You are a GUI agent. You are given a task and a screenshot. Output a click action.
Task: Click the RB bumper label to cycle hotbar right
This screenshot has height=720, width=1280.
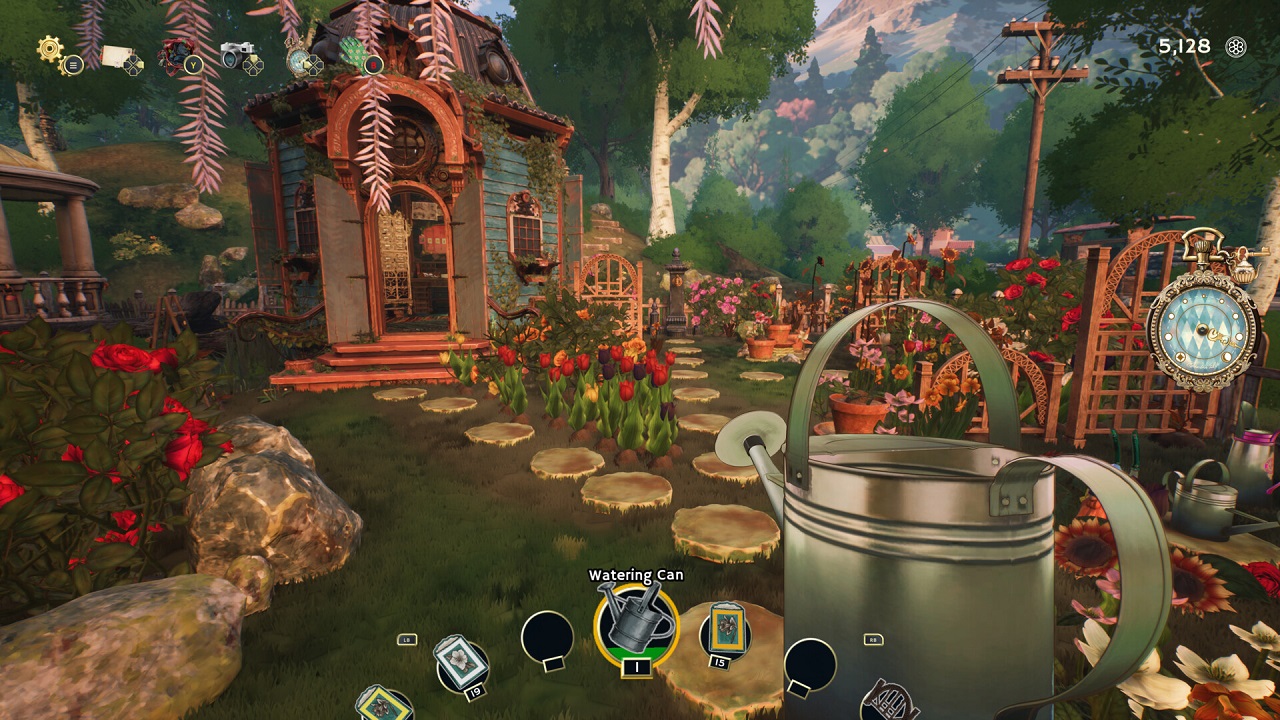[x=873, y=640]
